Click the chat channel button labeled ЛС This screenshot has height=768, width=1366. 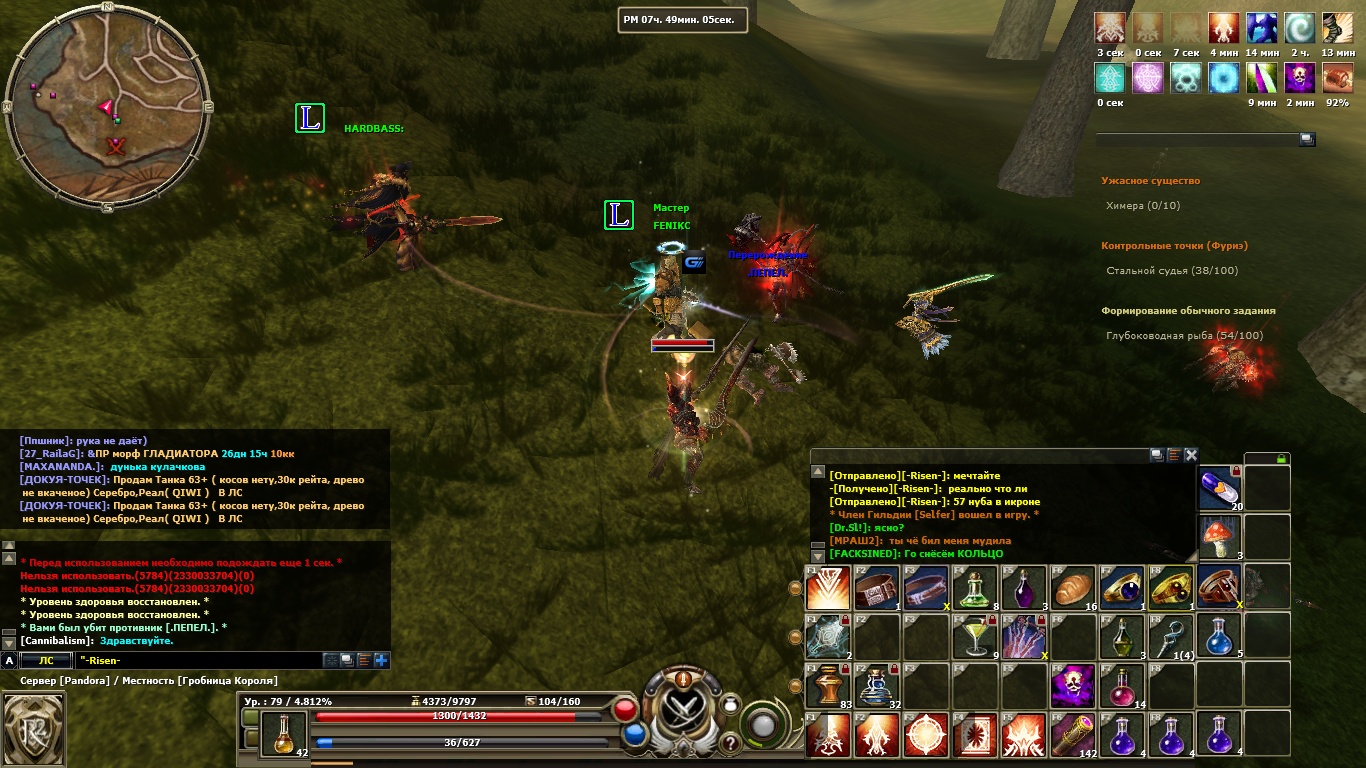[46, 660]
